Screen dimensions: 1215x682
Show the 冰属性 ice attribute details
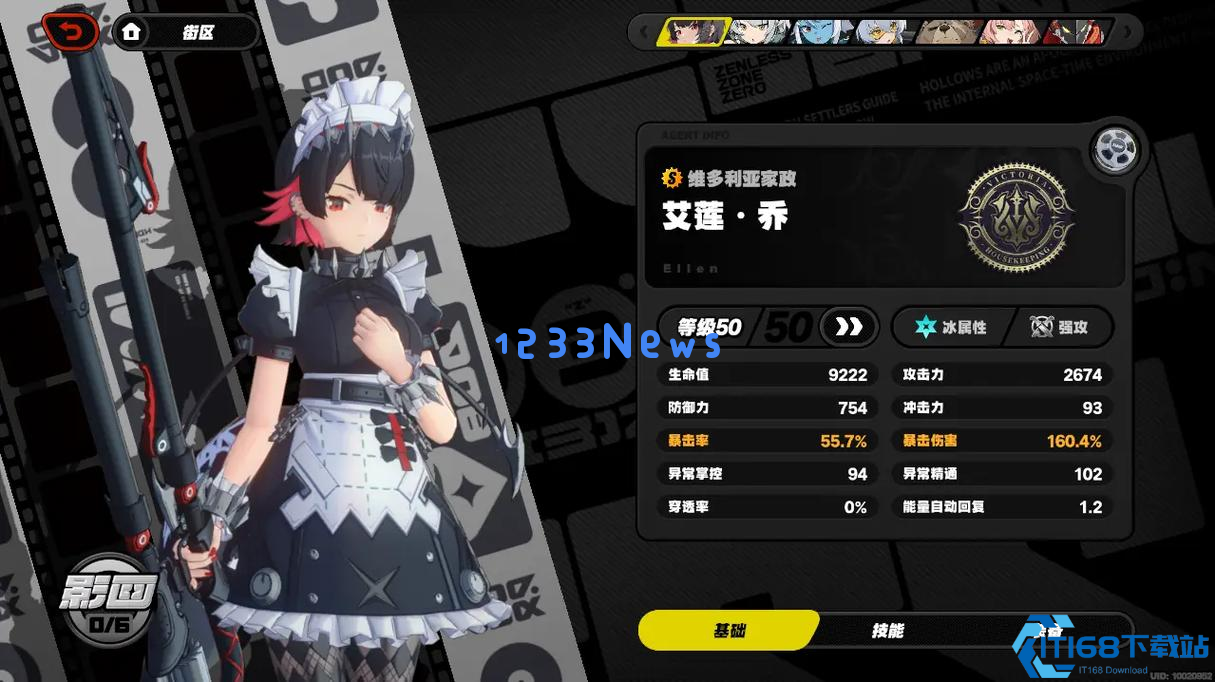click(952, 327)
